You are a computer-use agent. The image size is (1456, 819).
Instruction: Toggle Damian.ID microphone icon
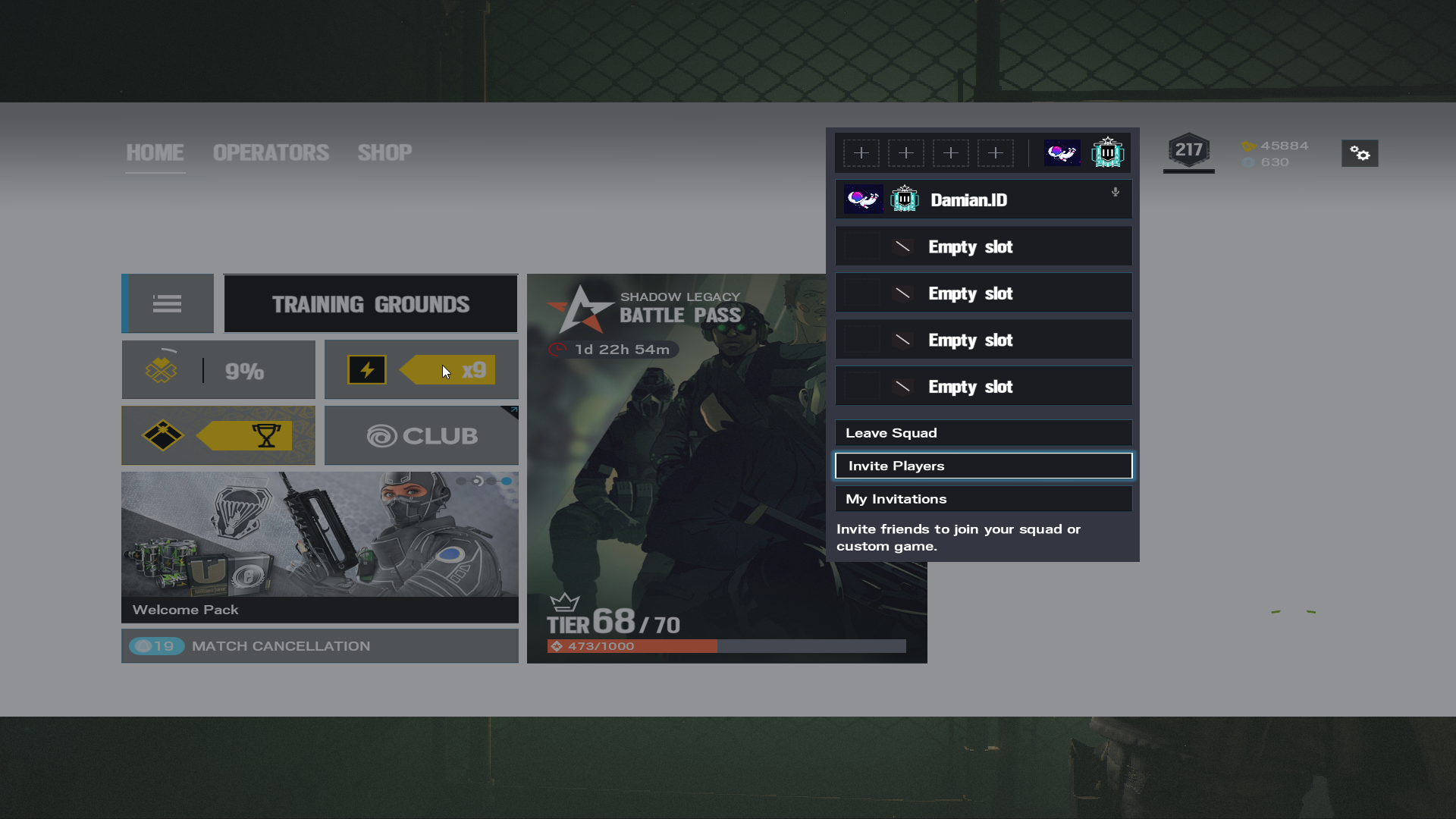coord(1116,193)
